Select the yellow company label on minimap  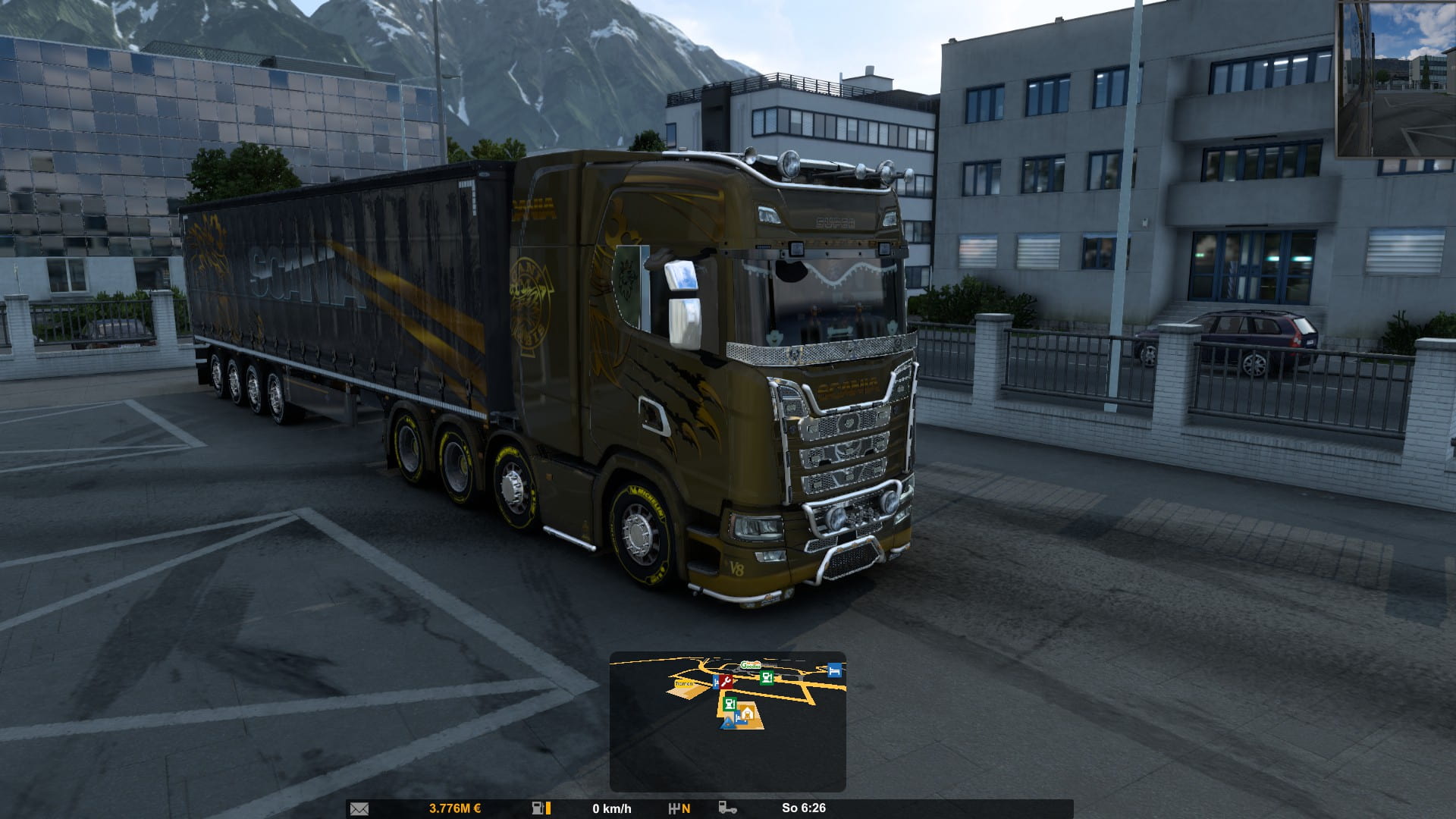(x=684, y=684)
